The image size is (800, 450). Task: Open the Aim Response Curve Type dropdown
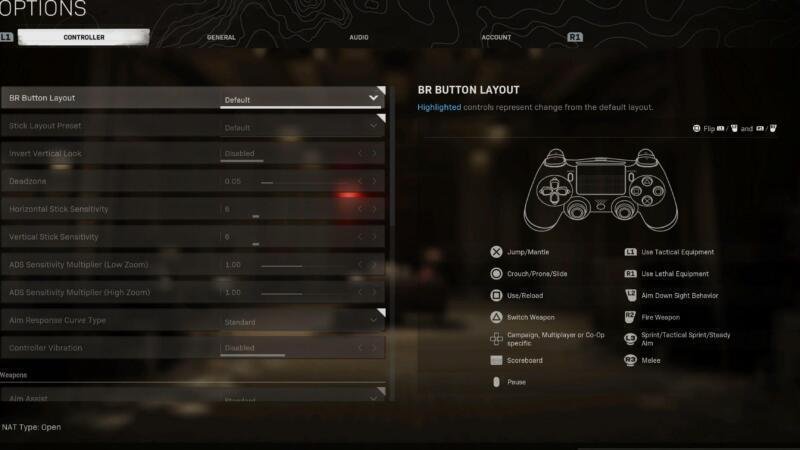coord(301,321)
